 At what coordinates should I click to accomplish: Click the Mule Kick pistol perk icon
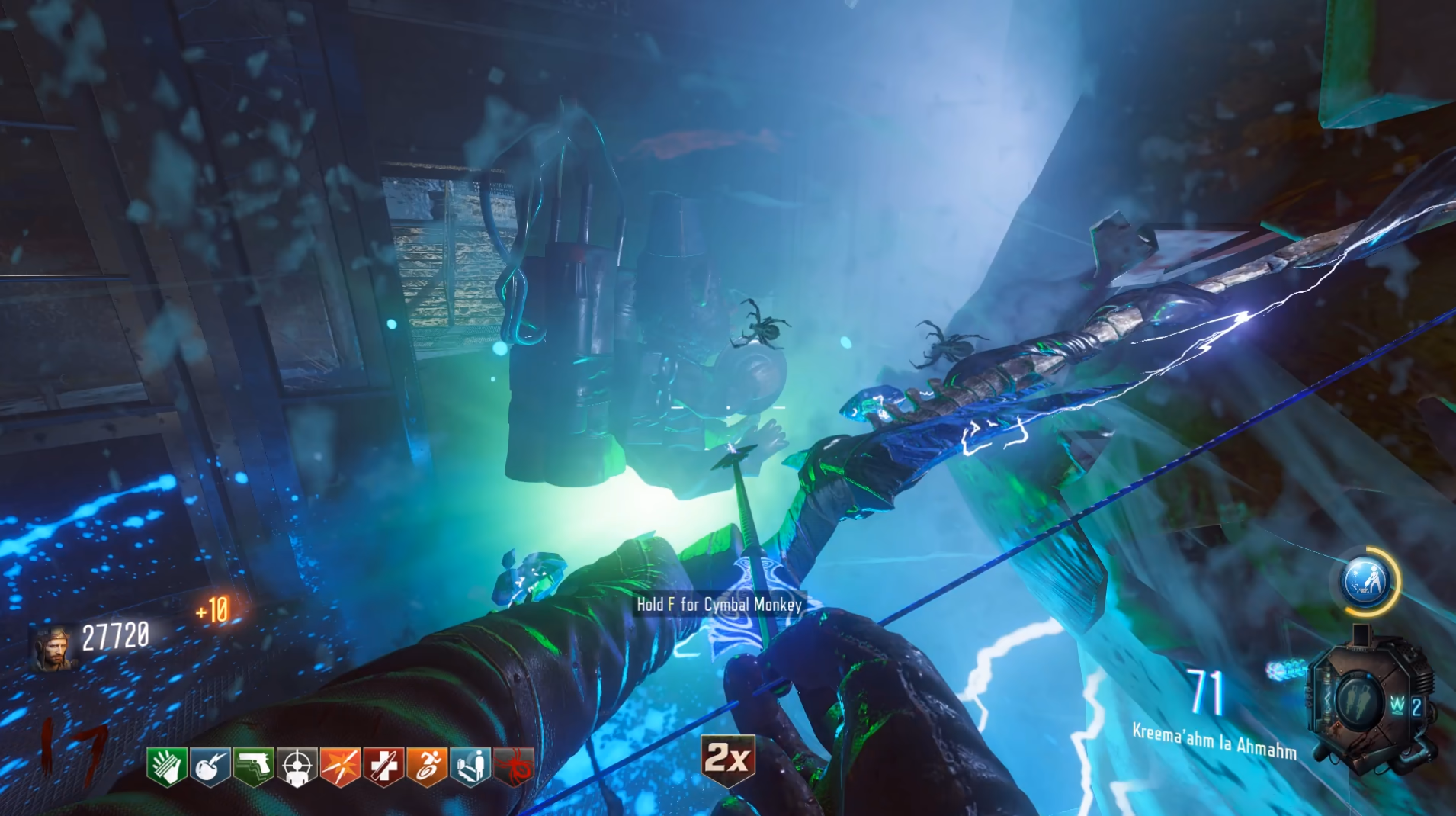tap(253, 766)
